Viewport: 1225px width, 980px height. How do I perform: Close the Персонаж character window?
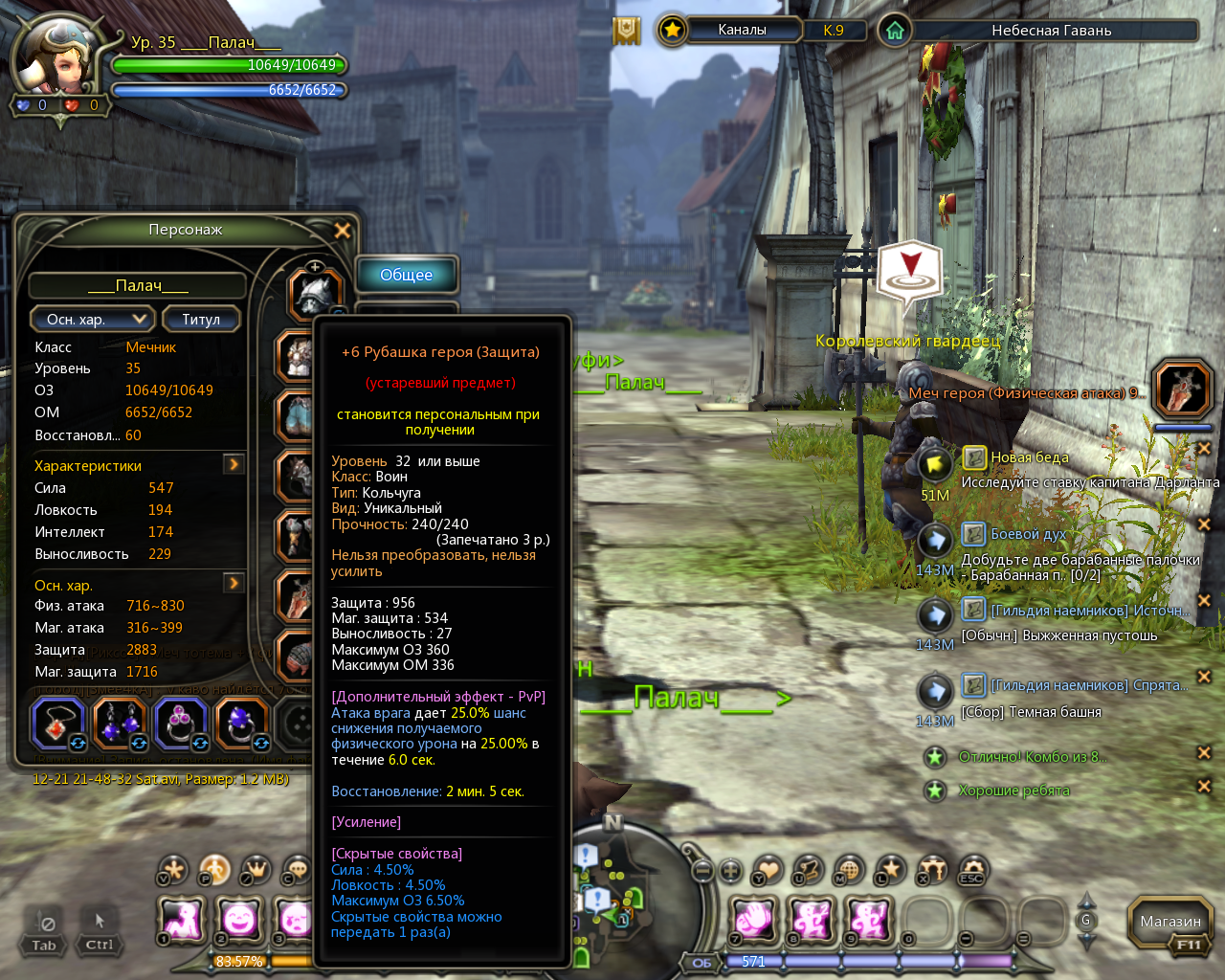click(x=342, y=231)
